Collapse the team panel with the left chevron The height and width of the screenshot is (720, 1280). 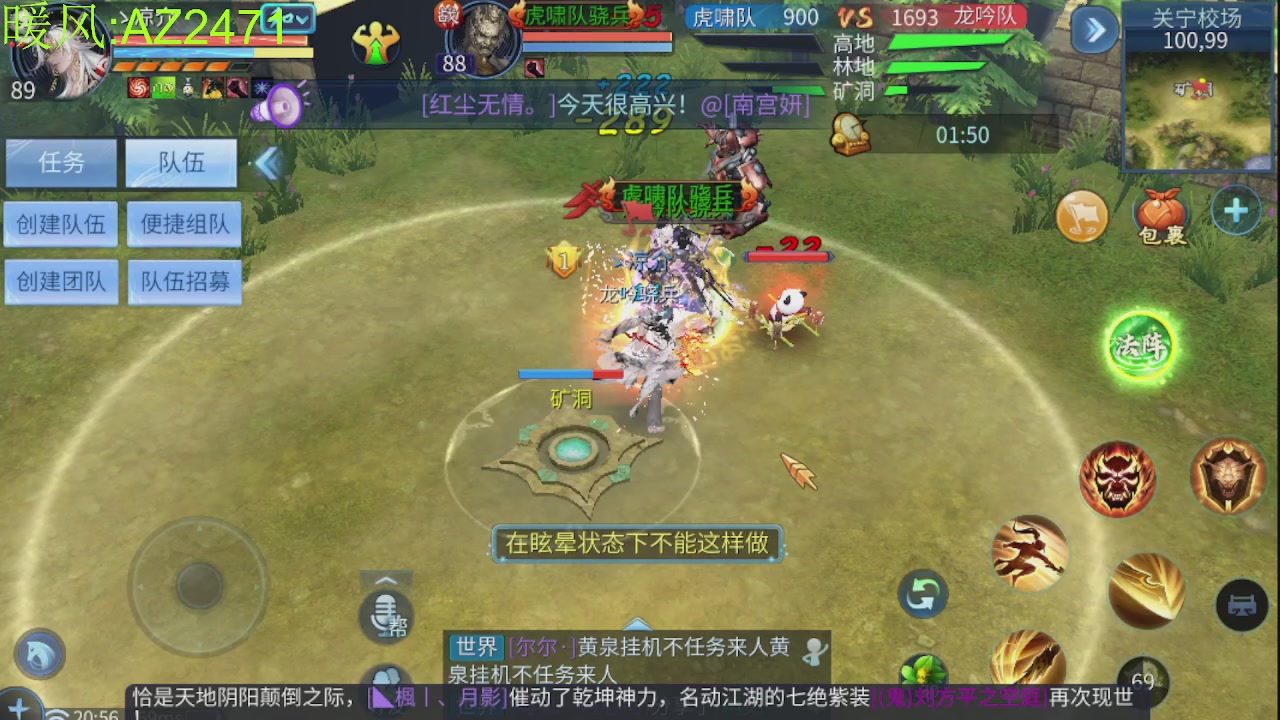pyautogui.click(x=268, y=164)
